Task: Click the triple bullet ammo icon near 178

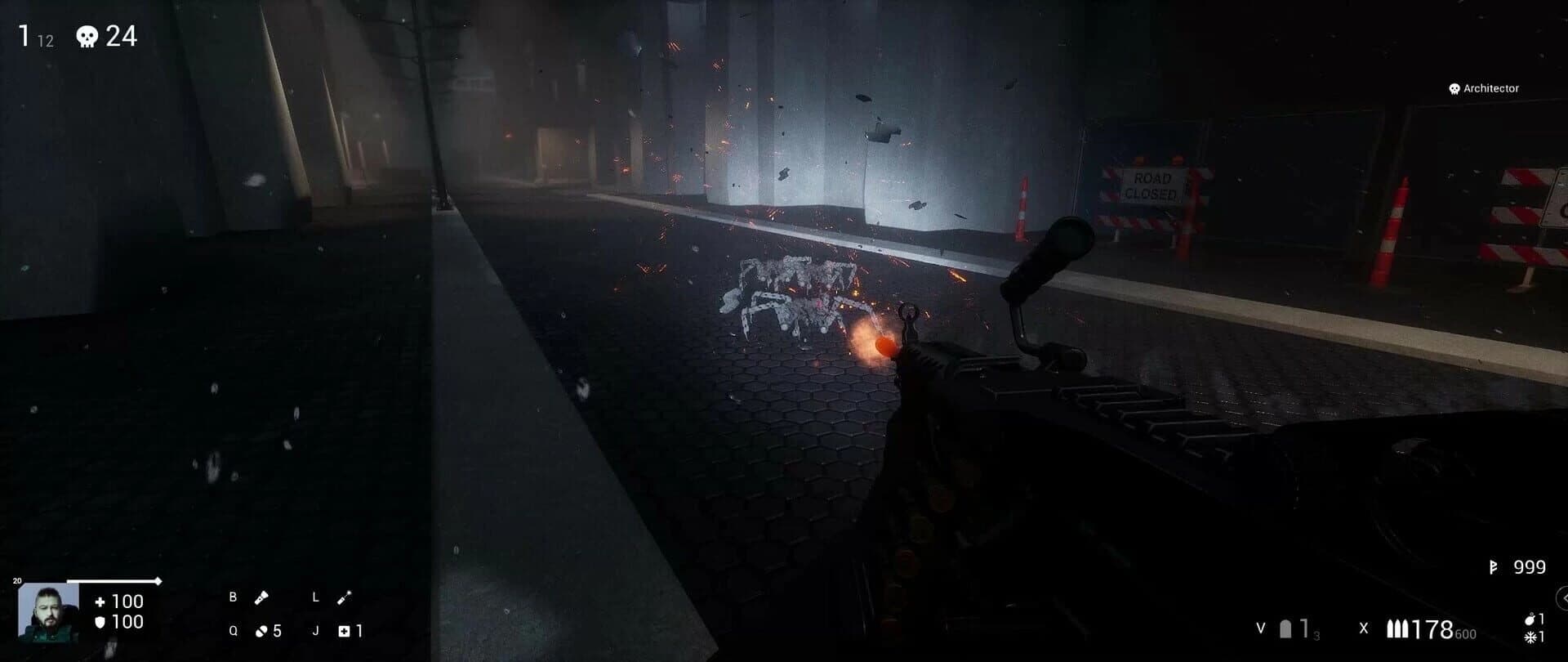Action: (x=1397, y=629)
